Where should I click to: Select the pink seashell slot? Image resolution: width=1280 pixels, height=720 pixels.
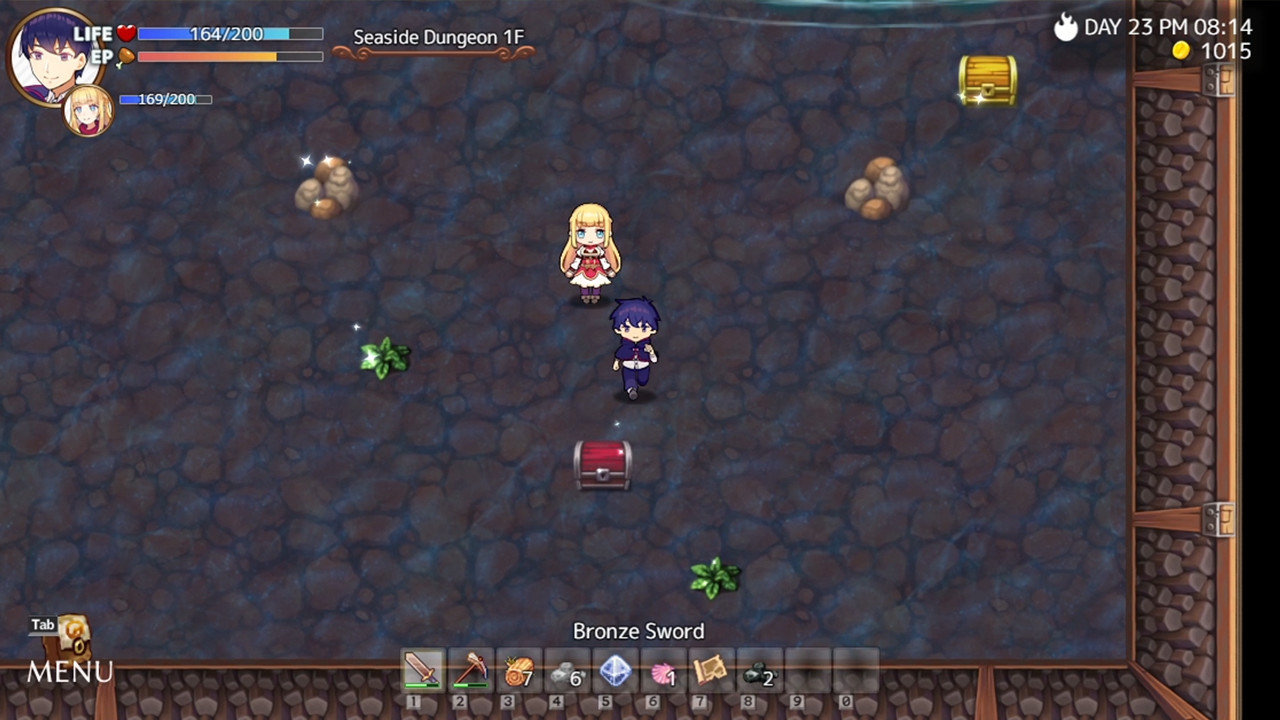[662, 670]
